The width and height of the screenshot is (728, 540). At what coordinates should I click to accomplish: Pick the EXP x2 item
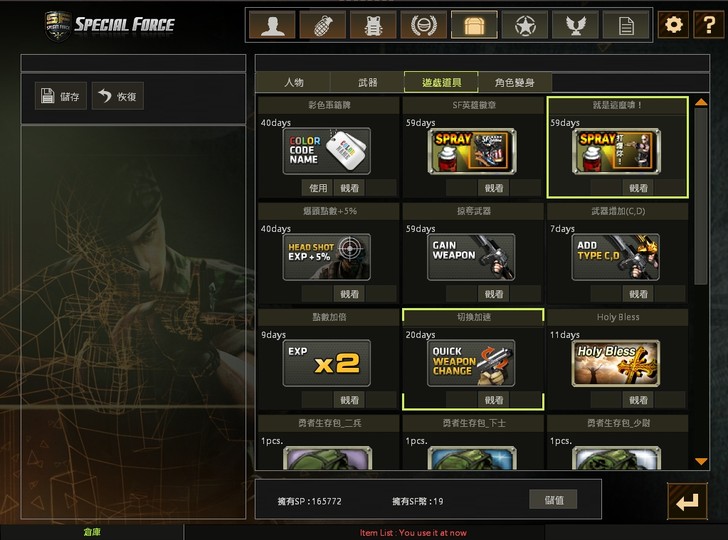coord(326,363)
